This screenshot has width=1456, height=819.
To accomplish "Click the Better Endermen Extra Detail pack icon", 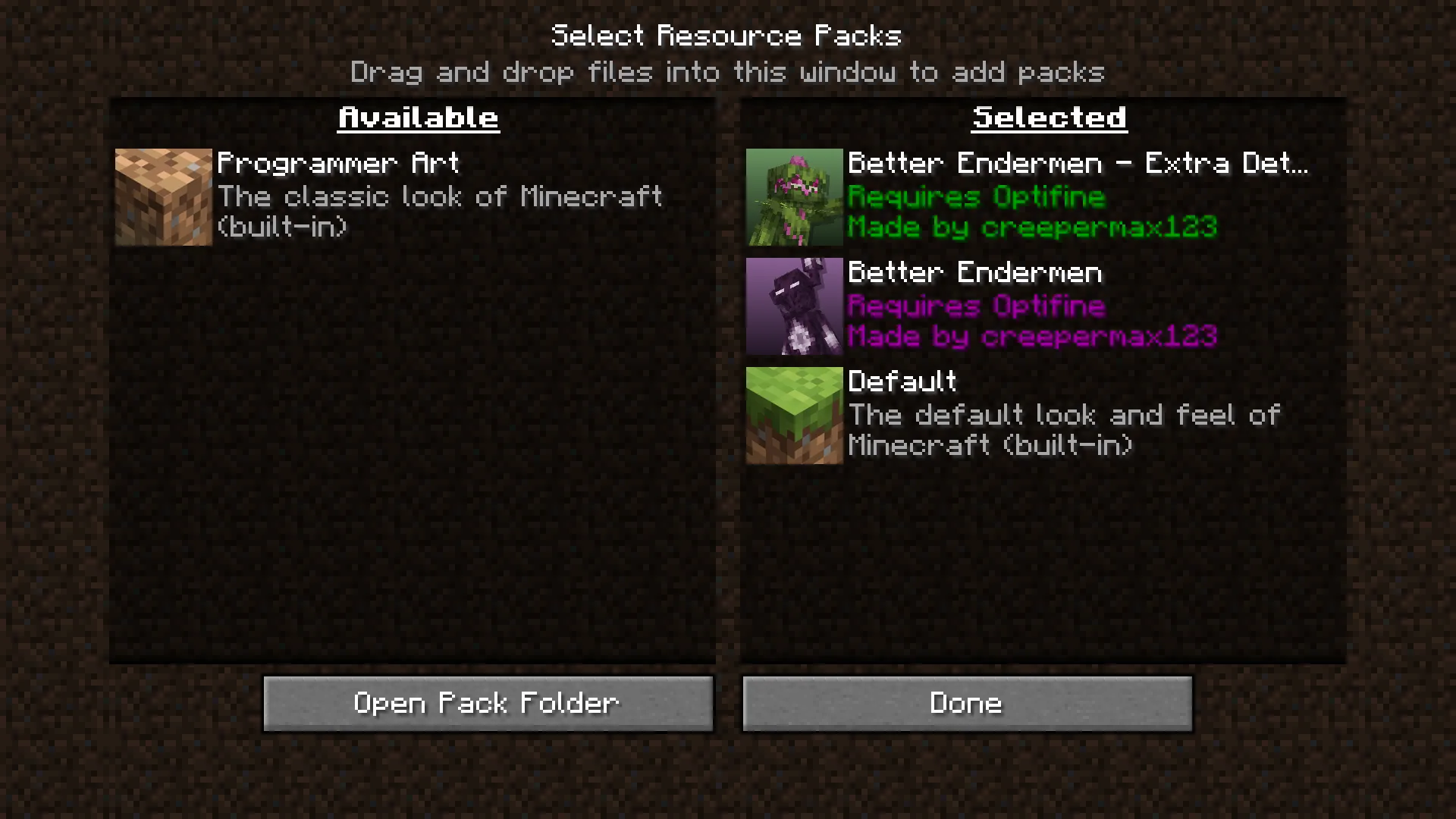I will [793, 196].
